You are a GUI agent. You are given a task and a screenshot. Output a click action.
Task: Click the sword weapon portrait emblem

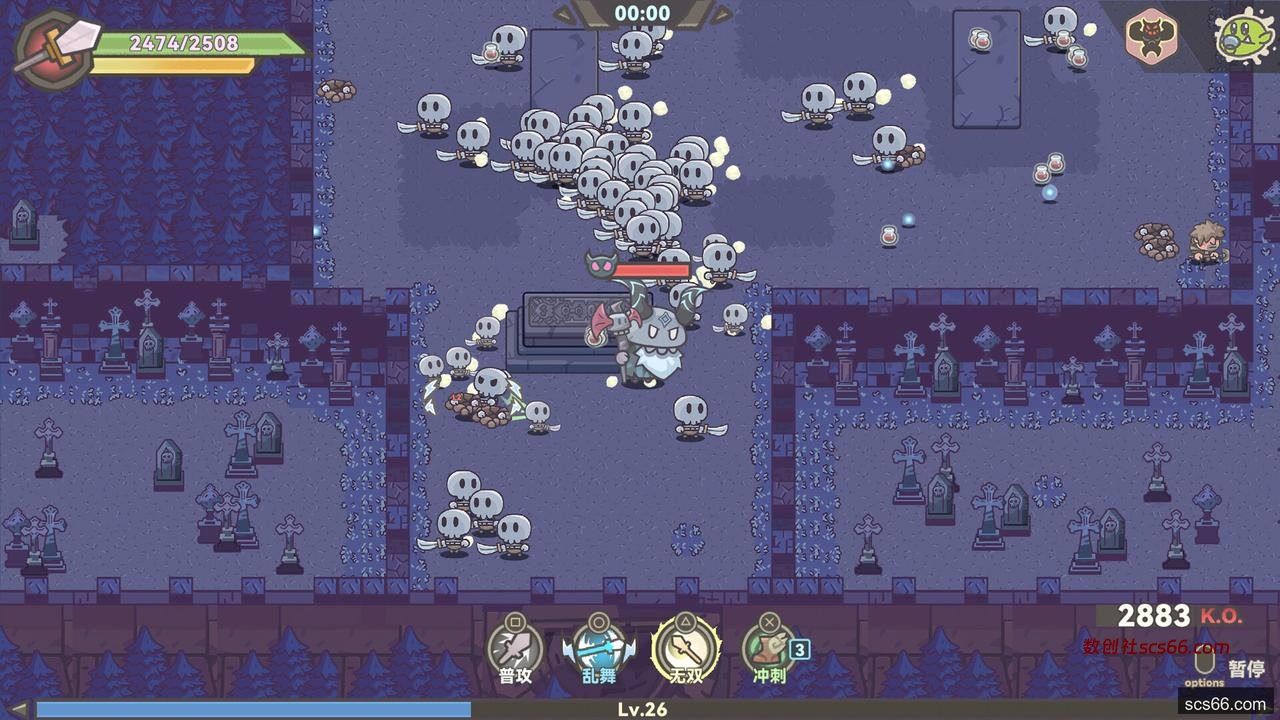click(52, 48)
